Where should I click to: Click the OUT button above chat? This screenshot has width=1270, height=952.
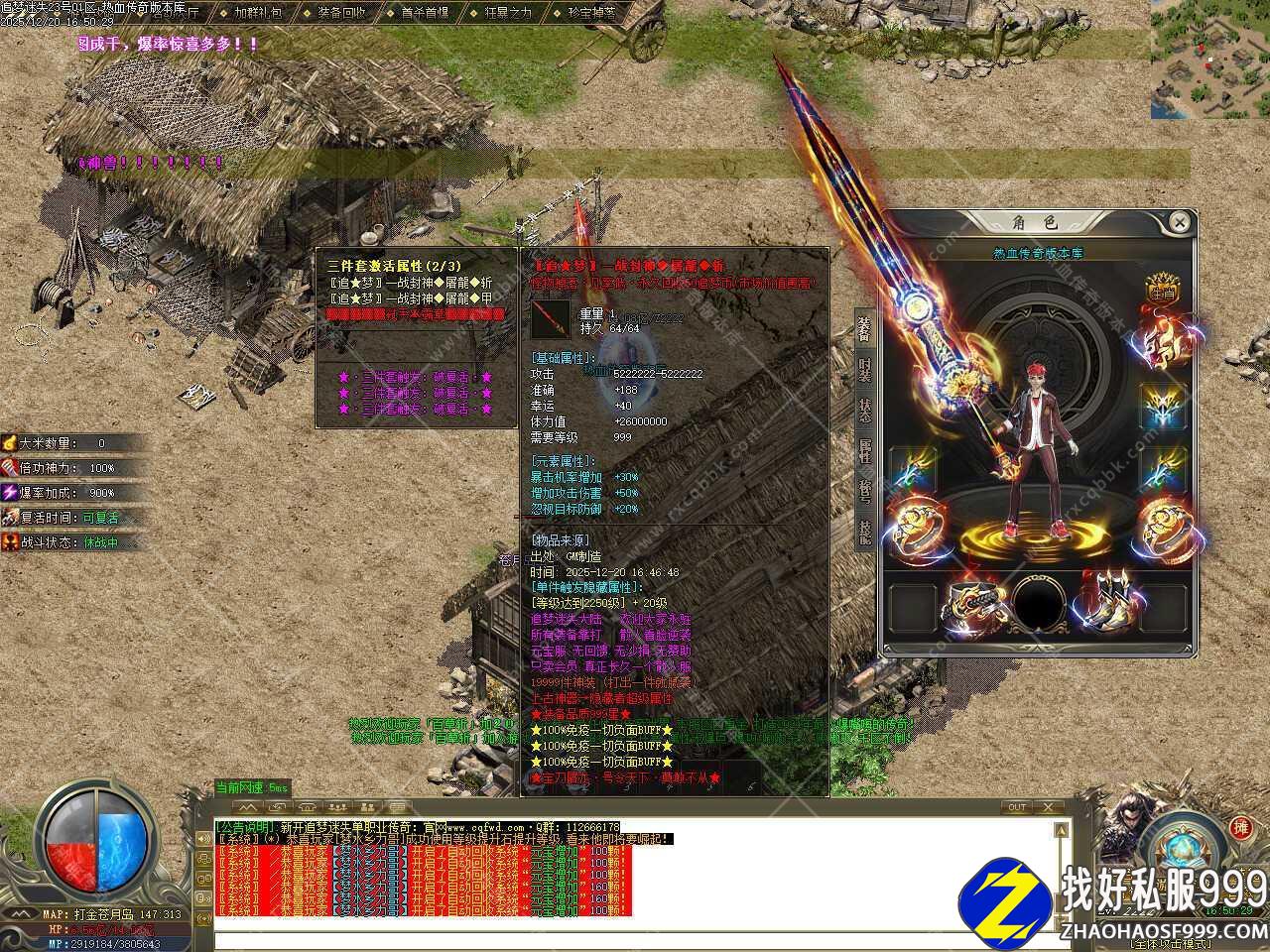1017,807
